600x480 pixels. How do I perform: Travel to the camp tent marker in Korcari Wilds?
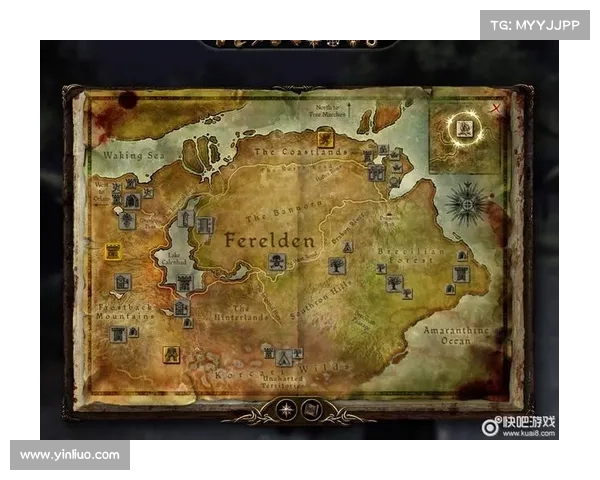pyautogui.click(x=285, y=358)
